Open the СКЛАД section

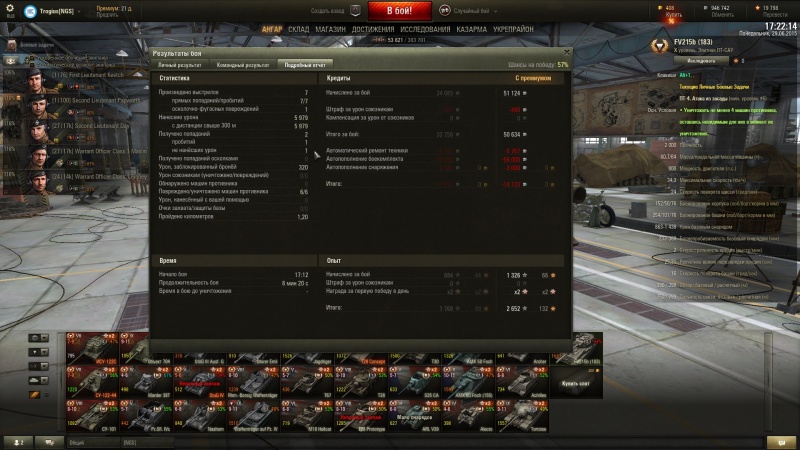[x=298, y=30]
